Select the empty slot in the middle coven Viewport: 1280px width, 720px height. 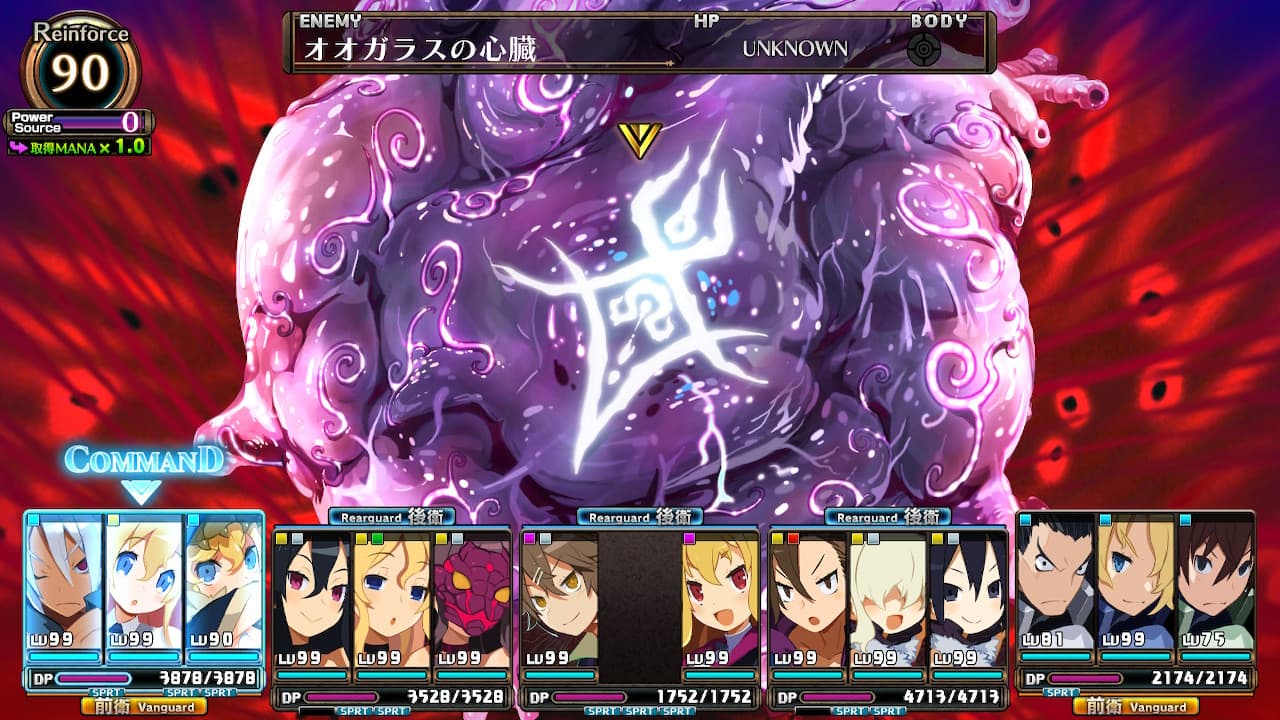click(639, 600)
